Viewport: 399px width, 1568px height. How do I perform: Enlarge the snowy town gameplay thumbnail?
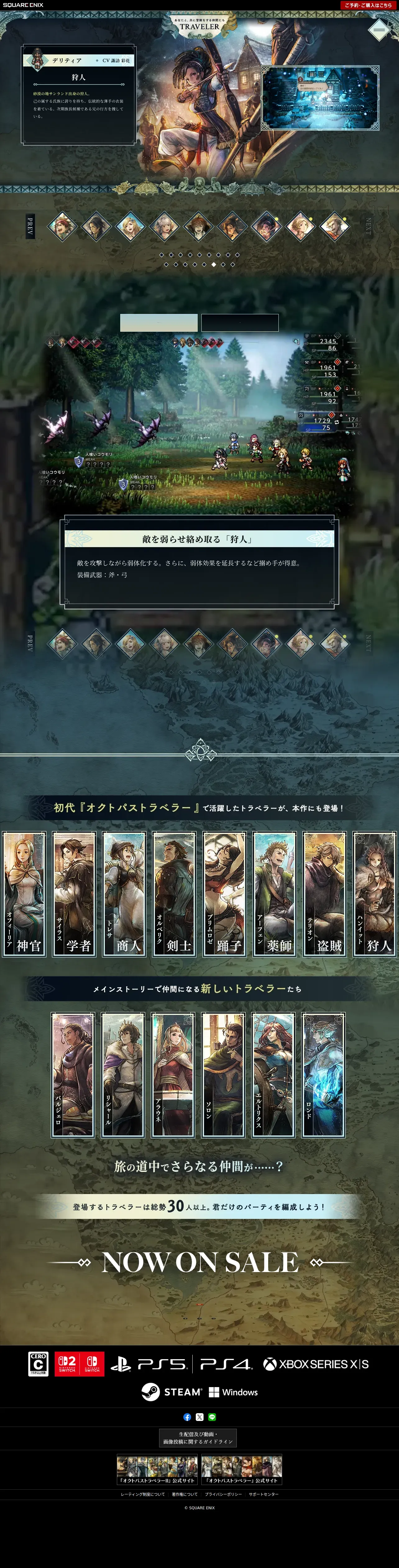point(321,98)
